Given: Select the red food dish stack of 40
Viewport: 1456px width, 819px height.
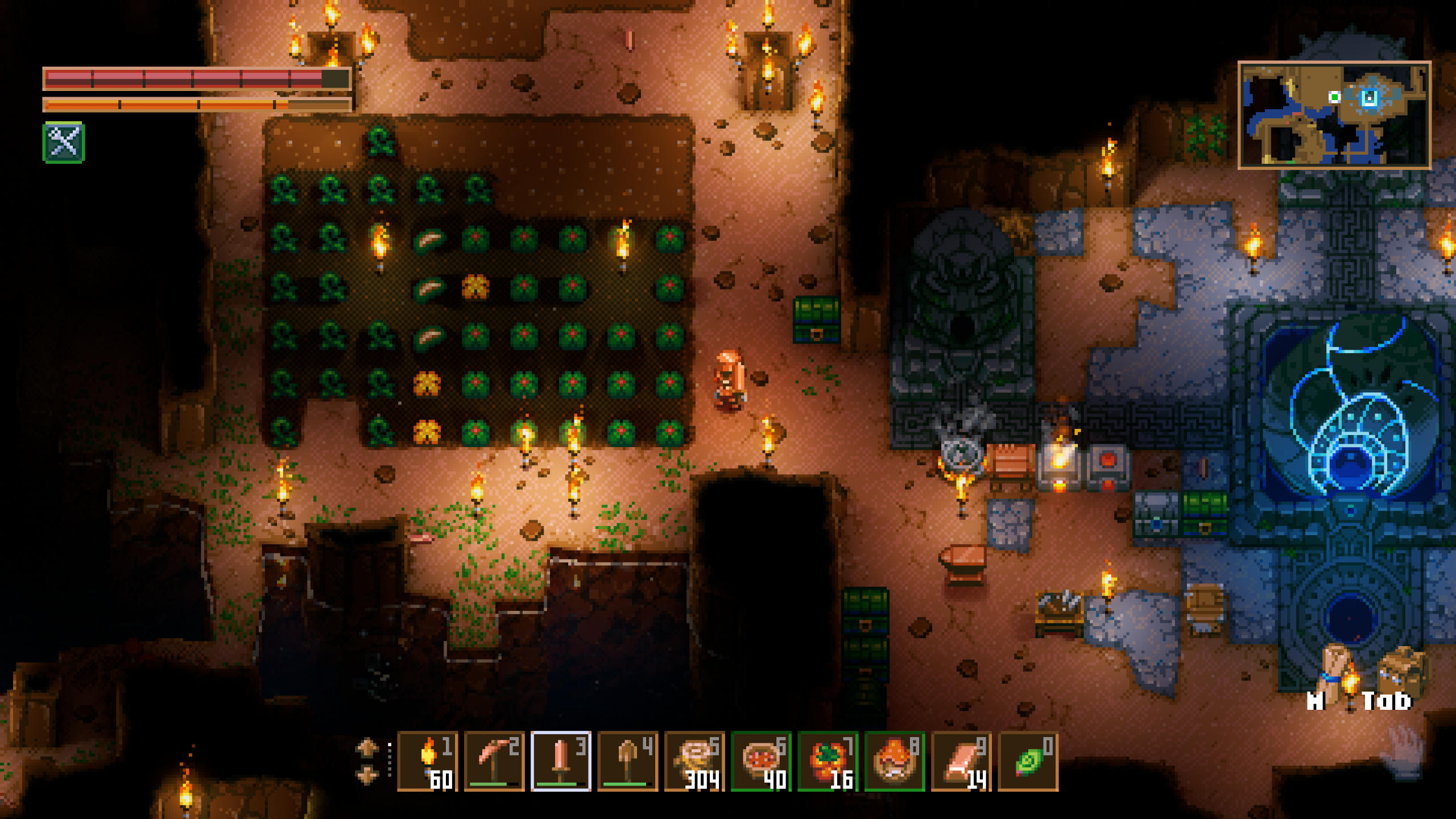Looking at the screenshot, I should [761, 761].
